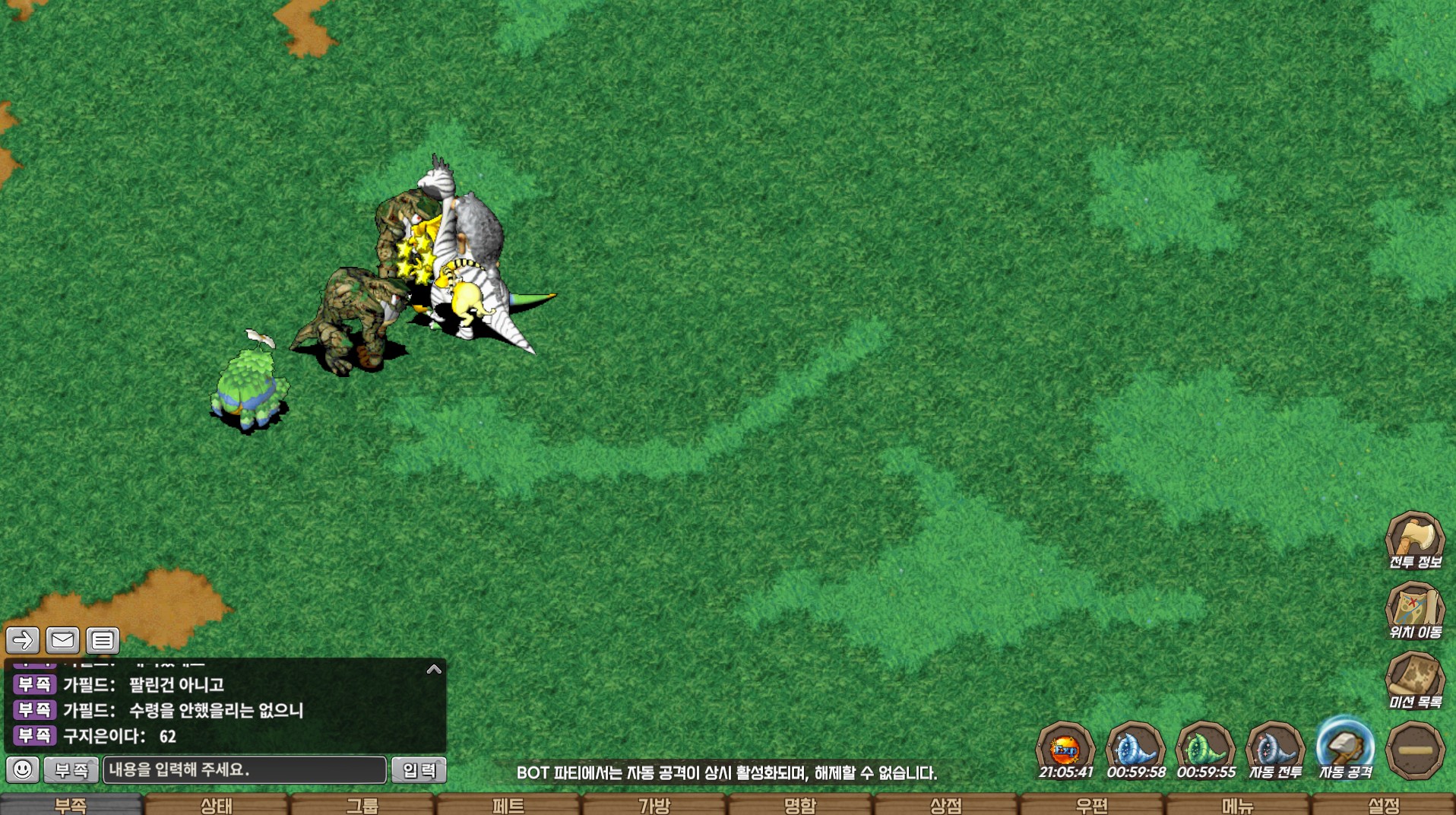Open the envelope message button above chat
1456x815 pixels.
point(62,640)
